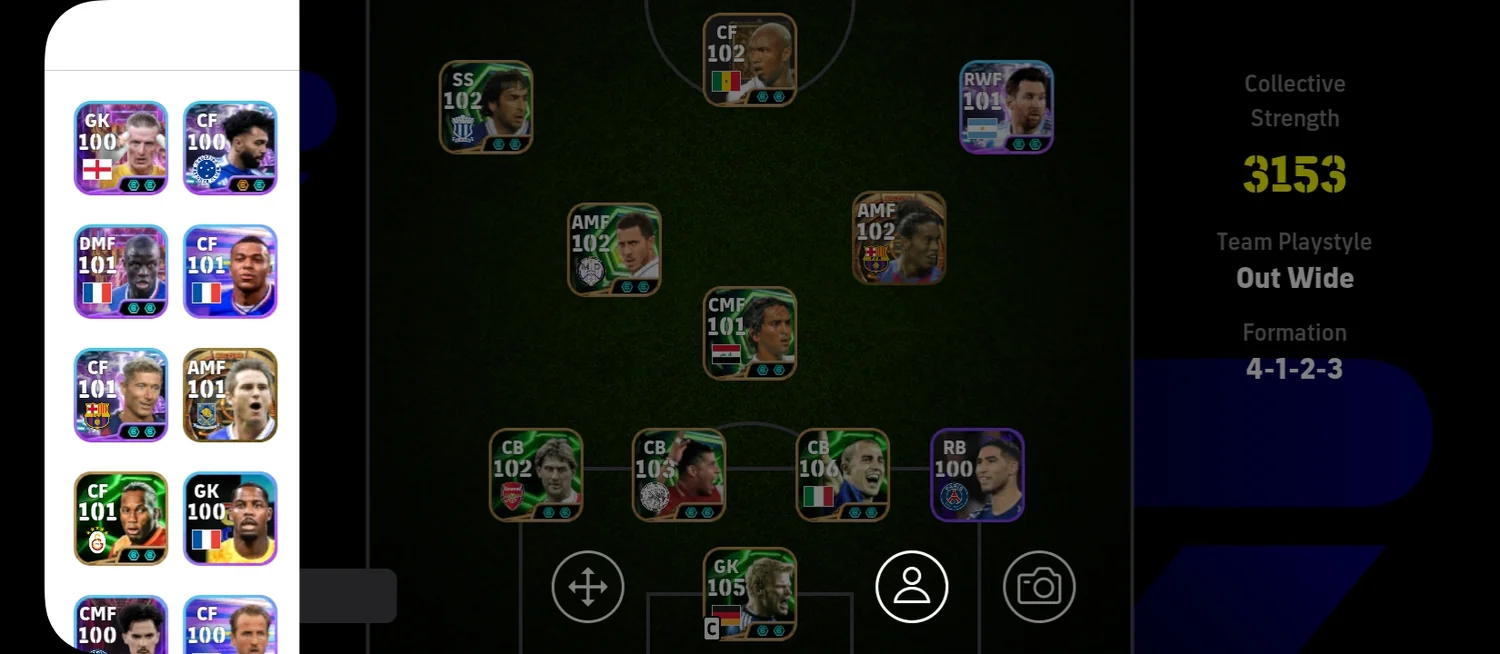This screenshot has width=1500, height=654.
Task: Select the RWF 101 Argentina player card
Action: [x=1006, y=107]
